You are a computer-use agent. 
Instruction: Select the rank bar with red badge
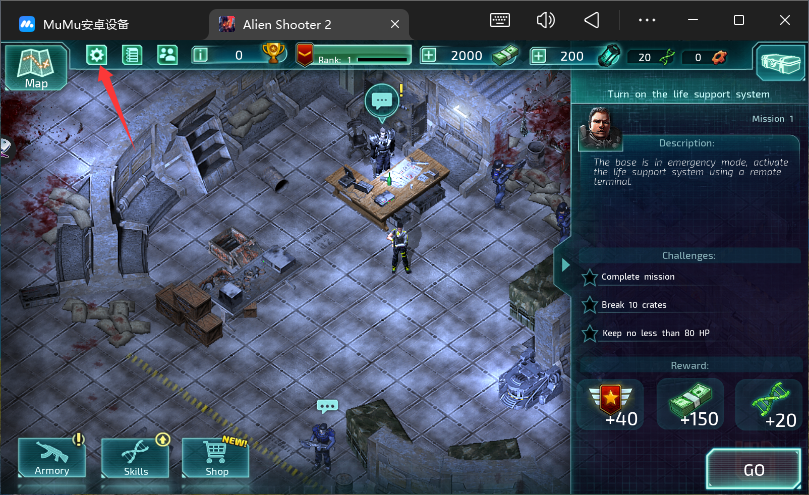pyautogui.click(x=353, y=56)
